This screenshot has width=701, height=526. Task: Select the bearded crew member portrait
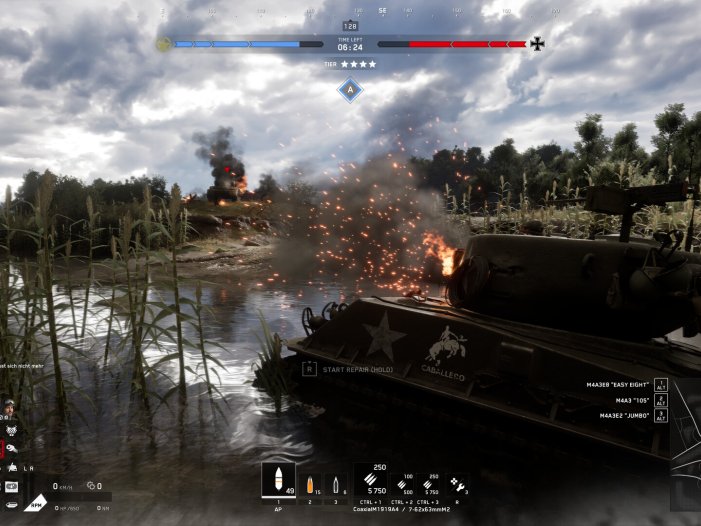click(9, 408)
